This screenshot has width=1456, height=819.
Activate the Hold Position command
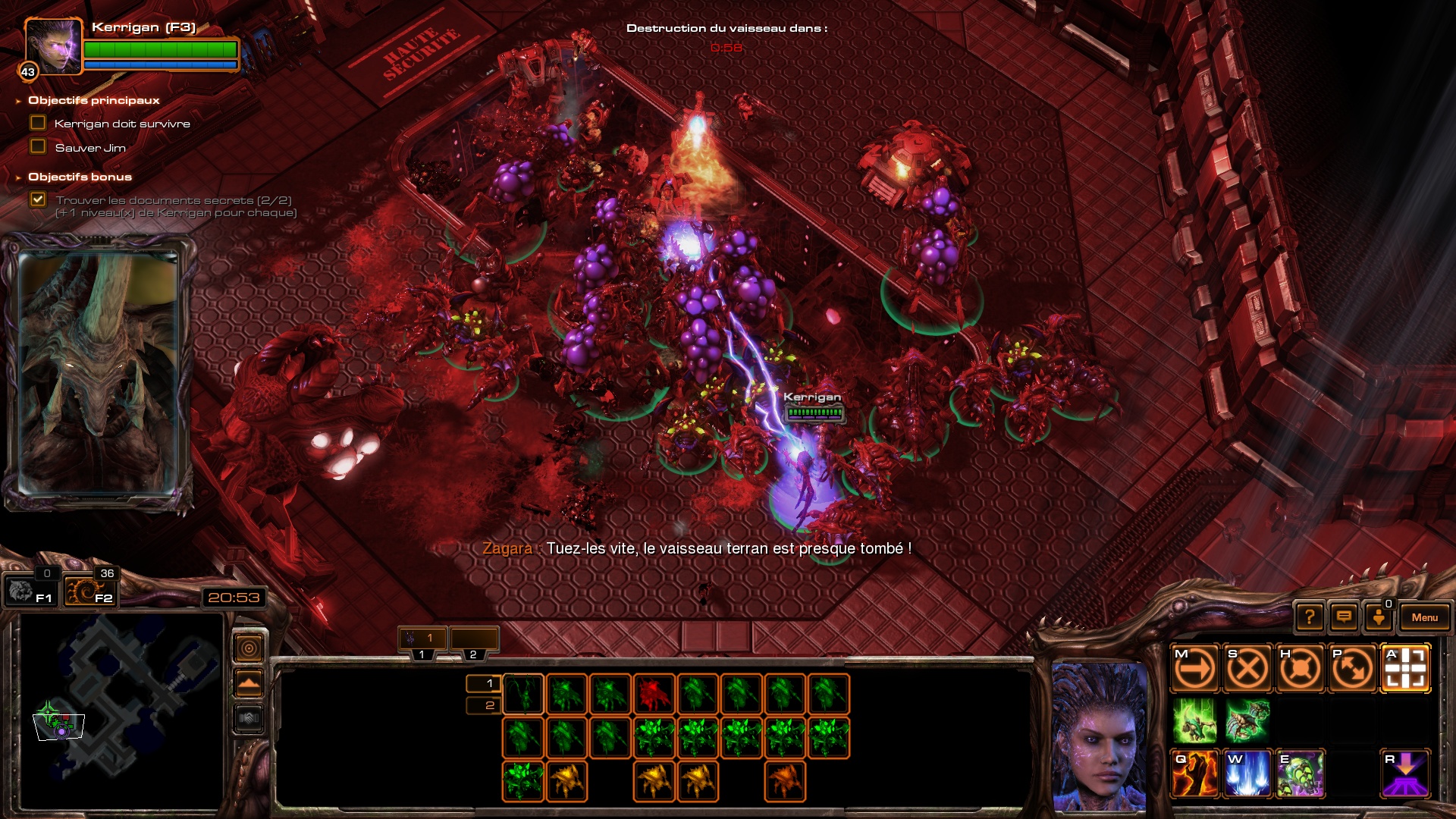click(1300, 669)
